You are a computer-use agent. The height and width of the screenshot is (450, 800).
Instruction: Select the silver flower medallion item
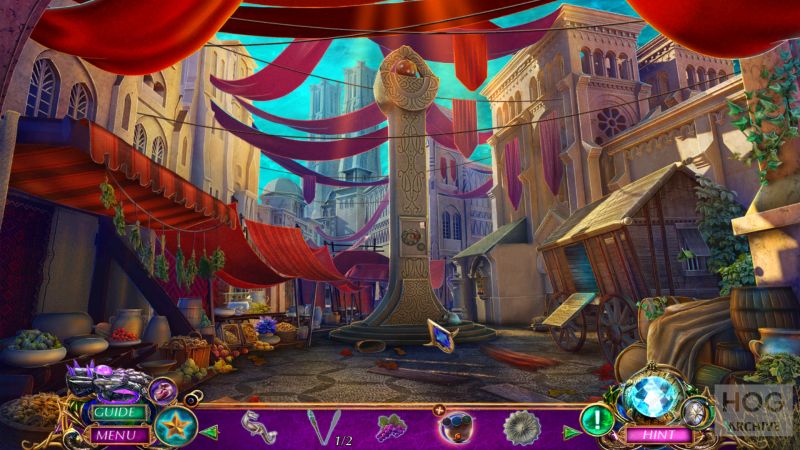tap(522, 428)
